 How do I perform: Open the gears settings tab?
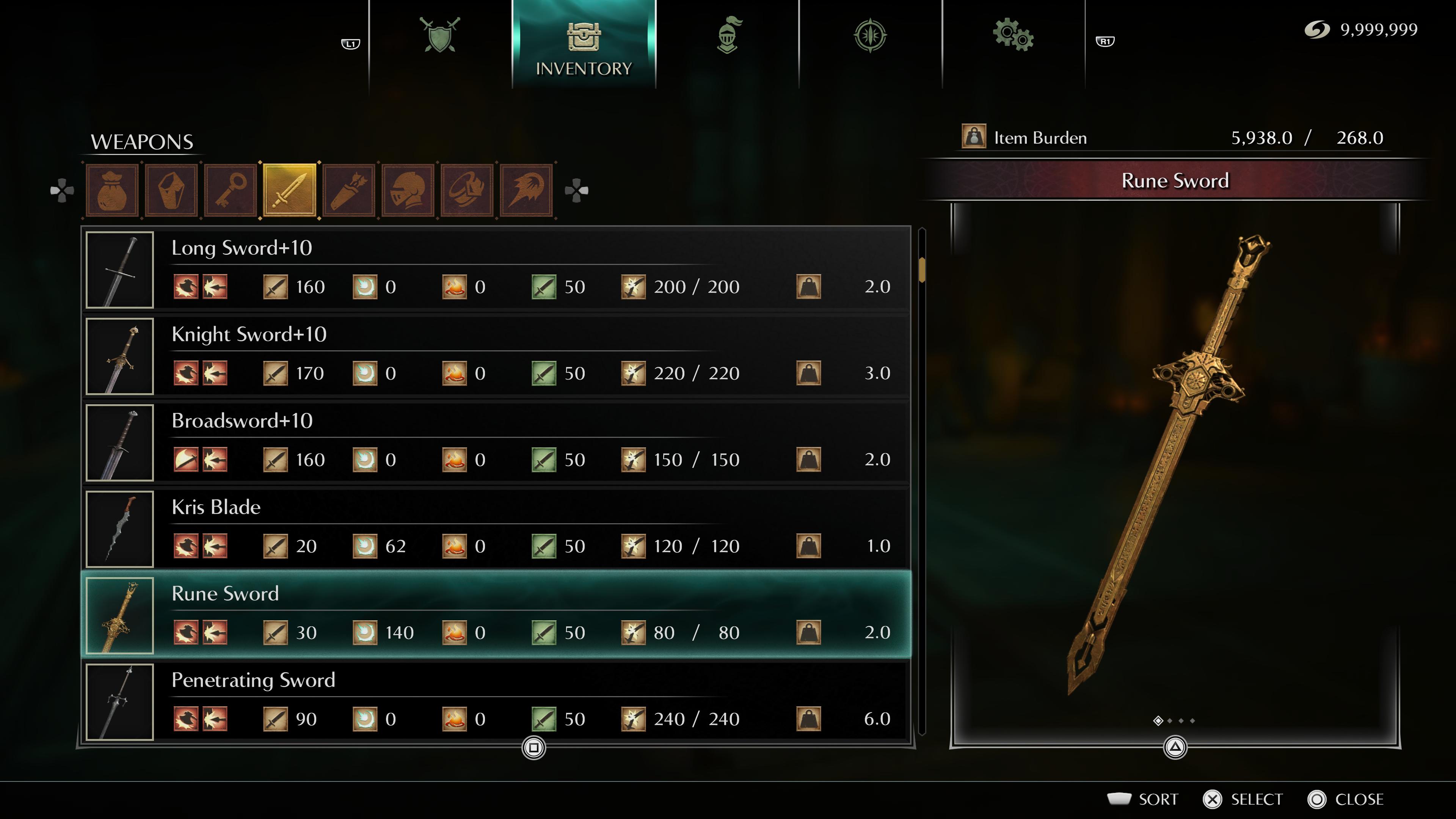pyautogui.click(x=1013, y=35)
